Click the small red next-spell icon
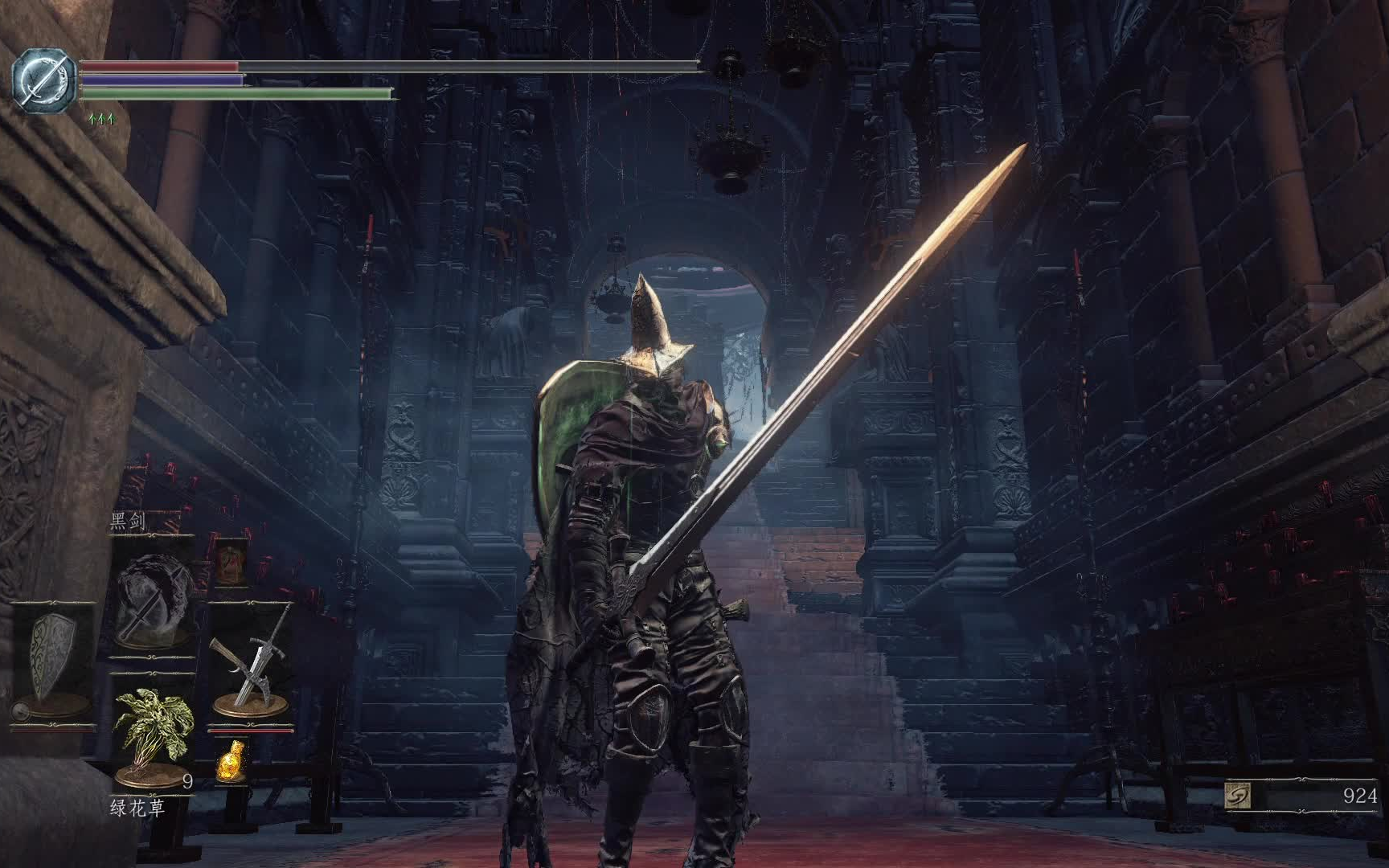1389x868 pixels. (x=231, y=562)
